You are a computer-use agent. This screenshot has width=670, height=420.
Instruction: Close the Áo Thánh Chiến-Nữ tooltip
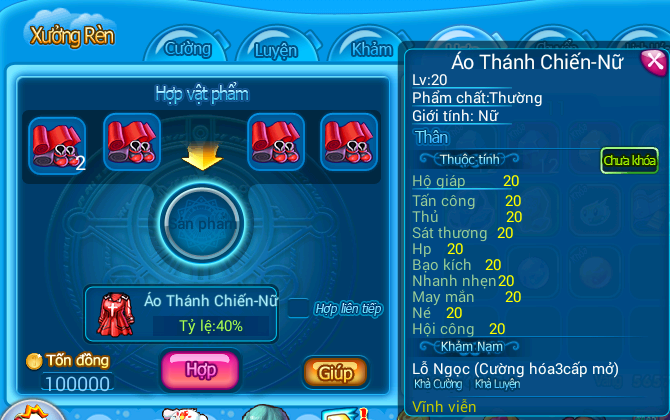coord(653,62)
